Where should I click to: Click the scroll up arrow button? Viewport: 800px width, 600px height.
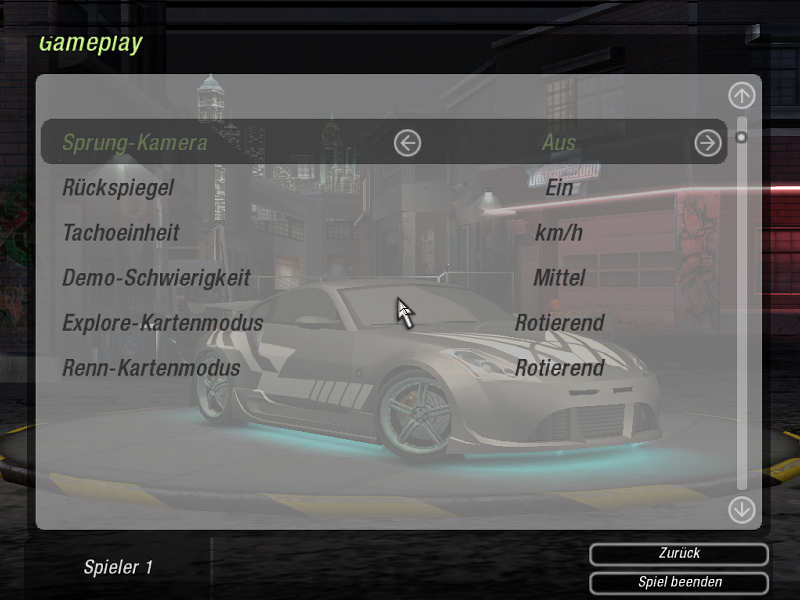point(741,96)
